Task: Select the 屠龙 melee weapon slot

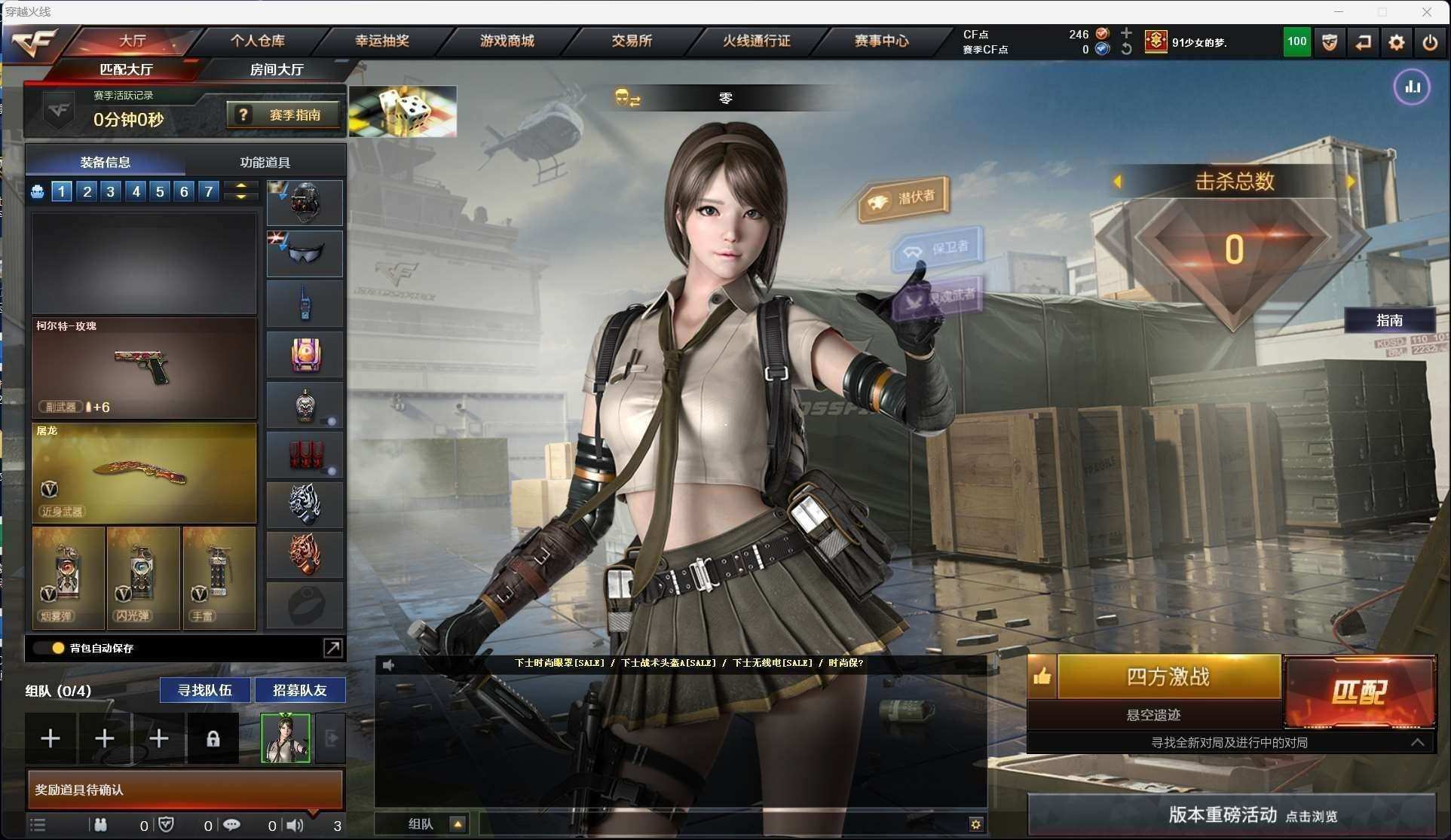Action: pos(144,472)
